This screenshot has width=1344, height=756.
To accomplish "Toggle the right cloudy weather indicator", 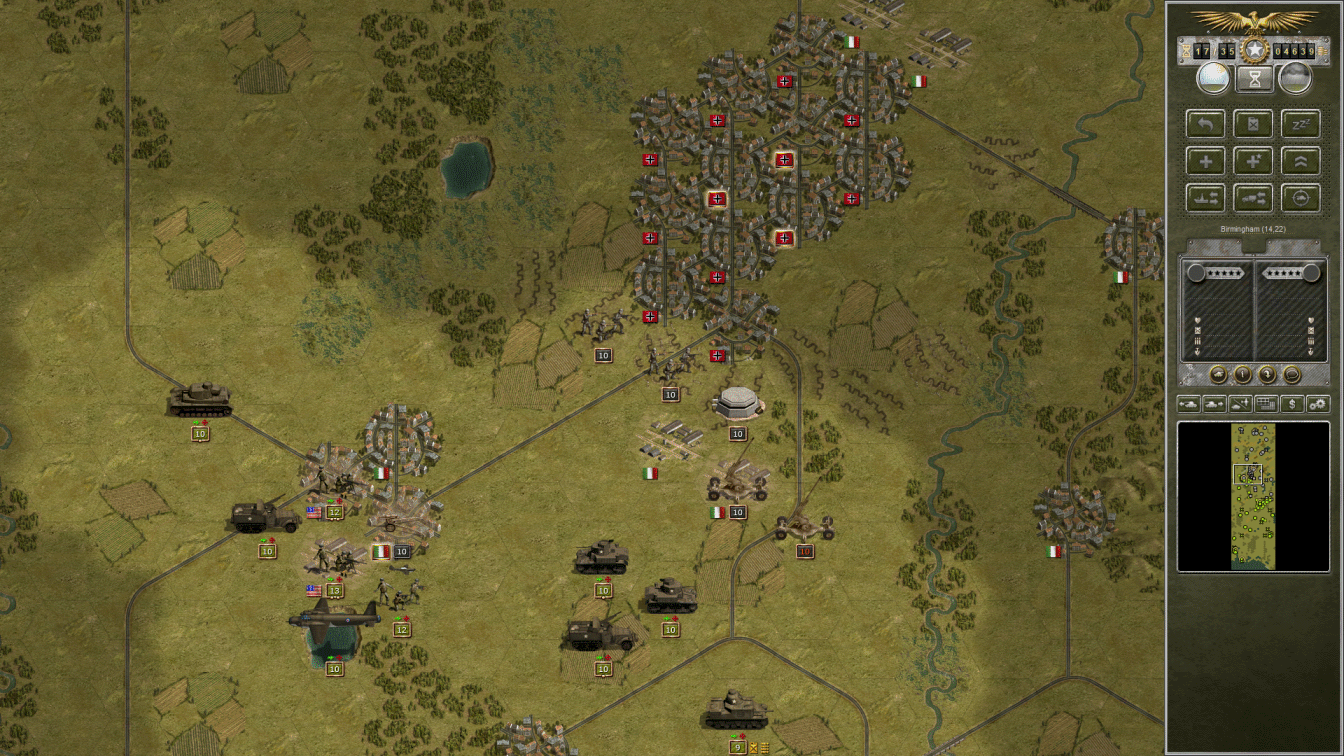I will pyautogui.click(x=1296, y=78).
